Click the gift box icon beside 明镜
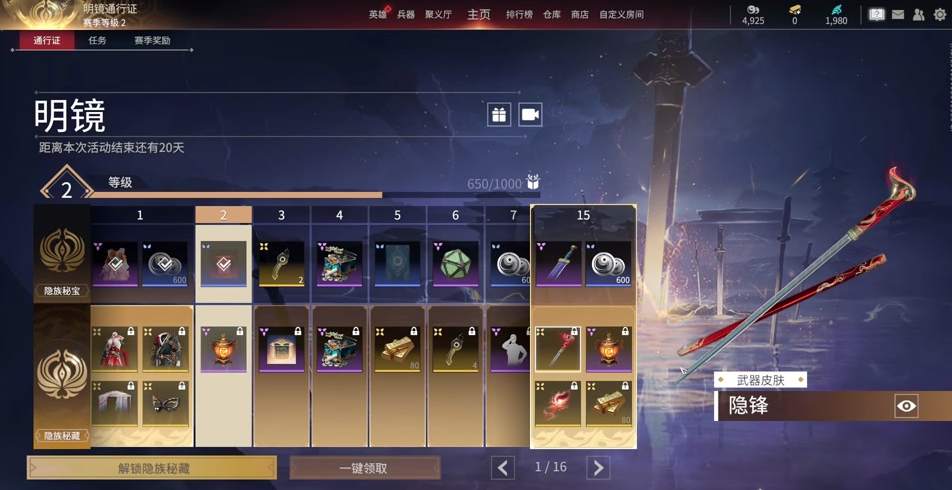The image size is (952, 490). (499, 114)
